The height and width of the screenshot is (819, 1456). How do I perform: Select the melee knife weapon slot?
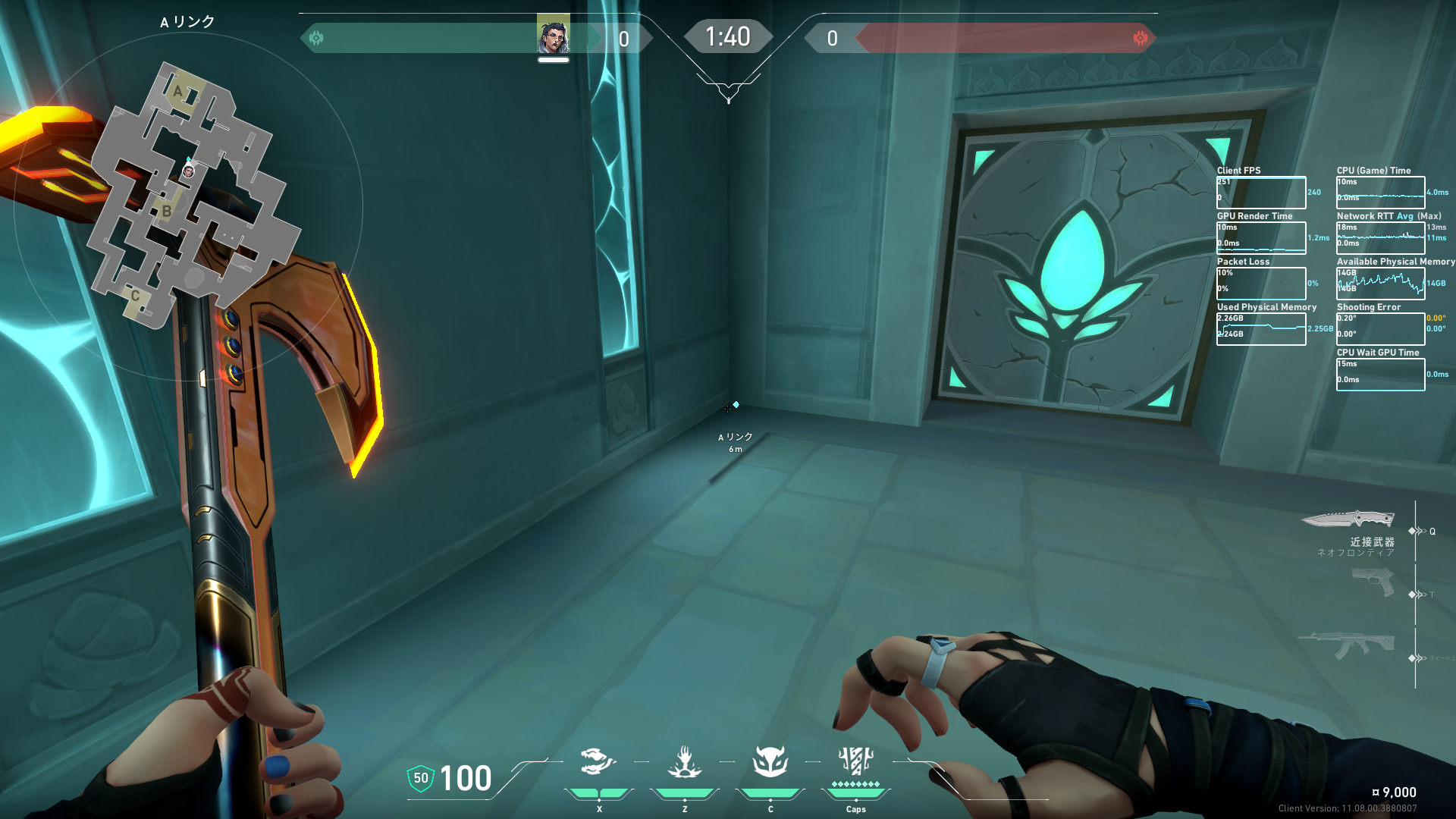1348,519
